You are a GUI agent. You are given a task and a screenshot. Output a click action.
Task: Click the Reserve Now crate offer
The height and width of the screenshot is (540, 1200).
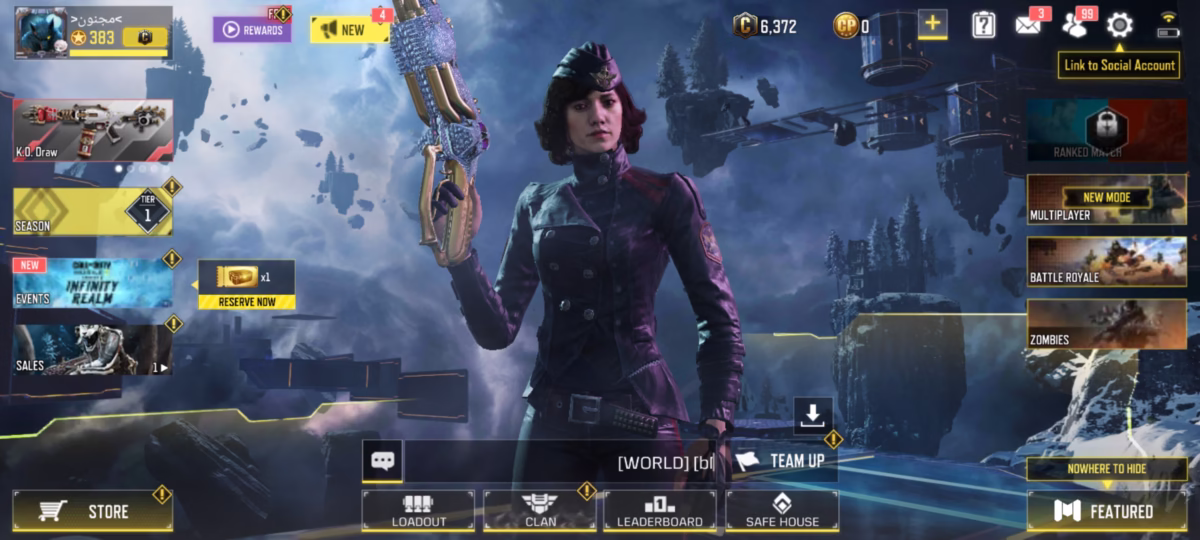(x=246, y=285)
